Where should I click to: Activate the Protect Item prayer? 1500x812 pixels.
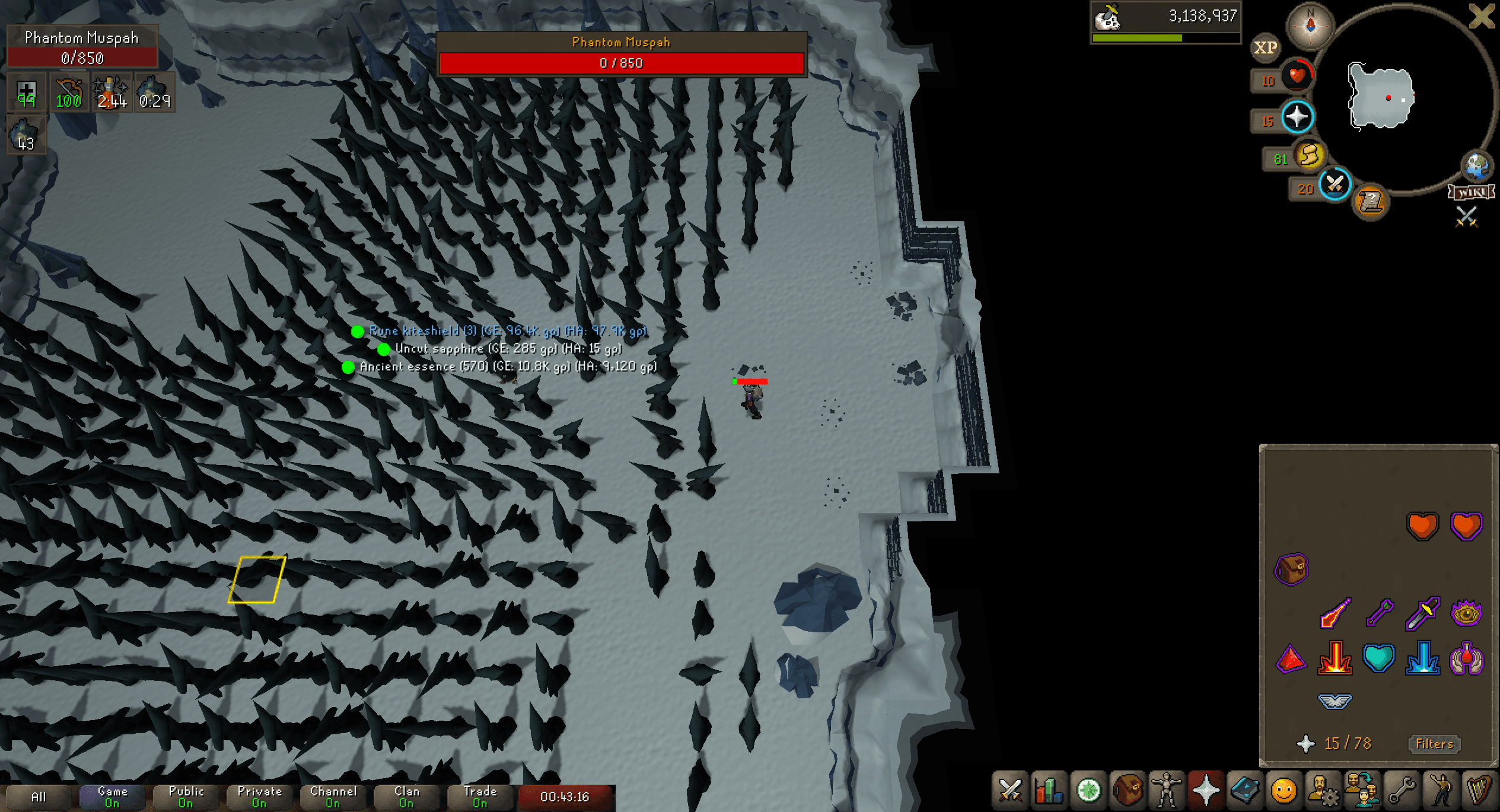[x=1291, y=568]
